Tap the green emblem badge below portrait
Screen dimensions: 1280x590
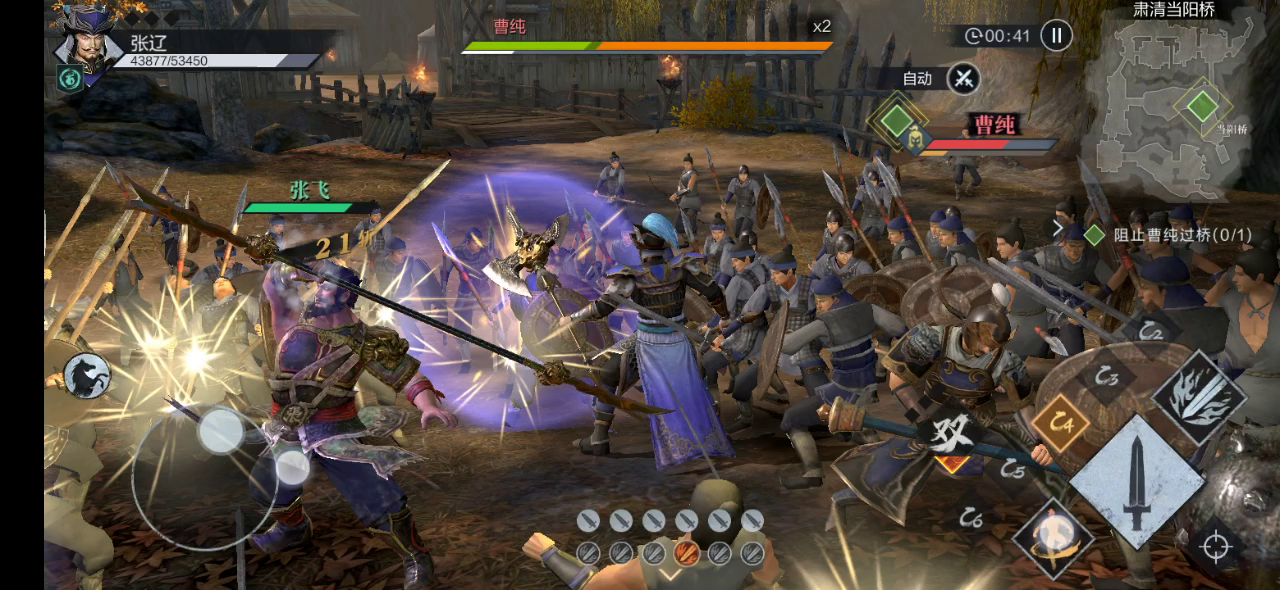point(70,79)
